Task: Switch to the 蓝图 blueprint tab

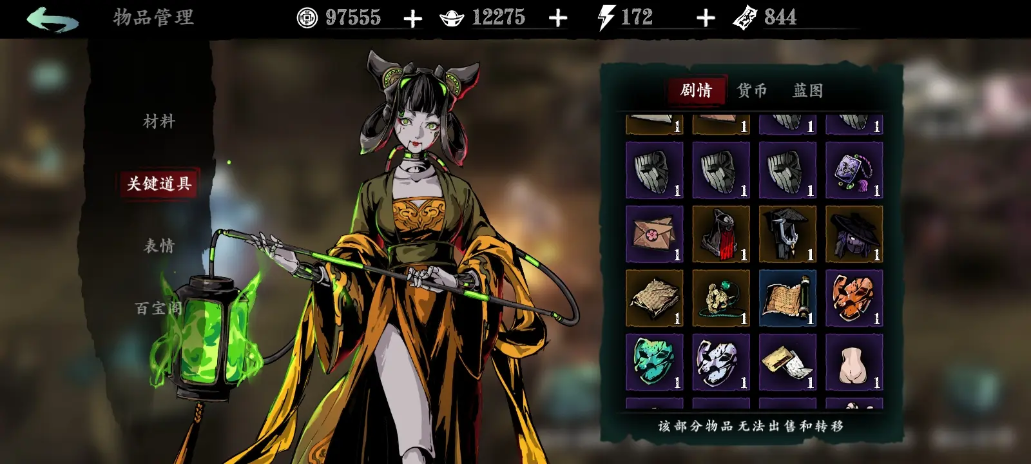Action: point(808,90)
